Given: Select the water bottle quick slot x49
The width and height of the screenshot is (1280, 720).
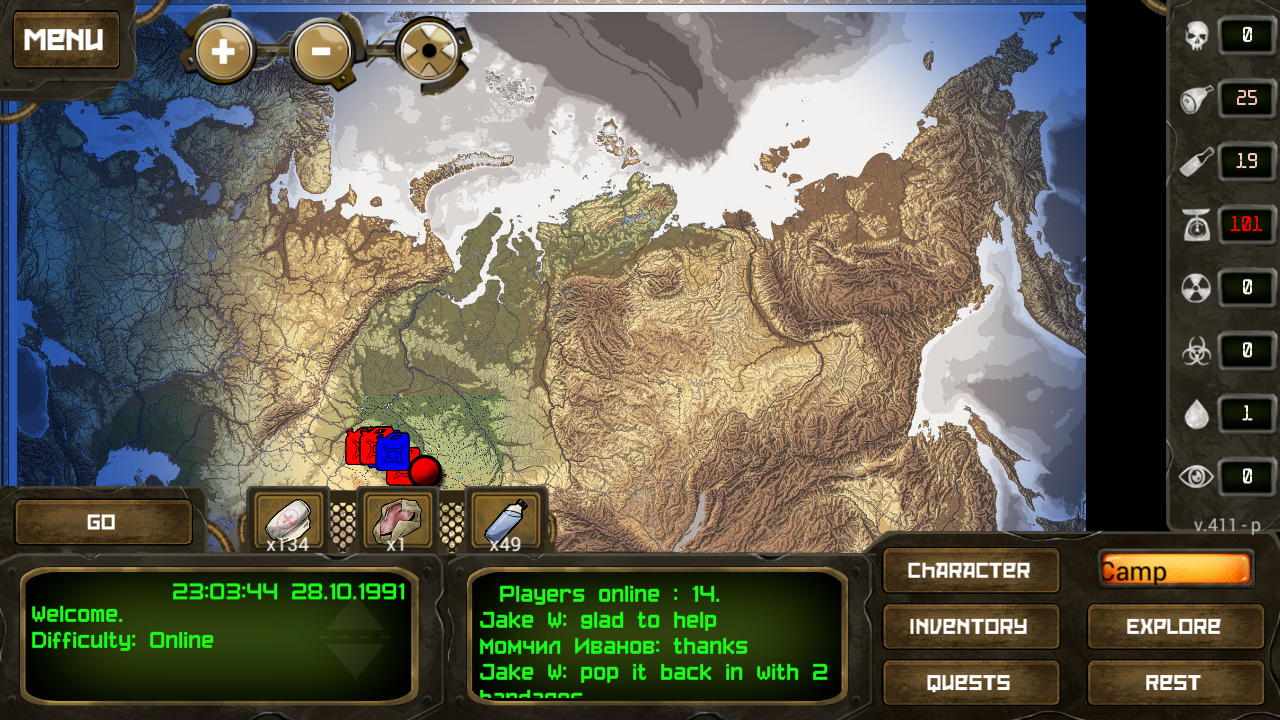Looking at the screenshot, I should [508, 516].
